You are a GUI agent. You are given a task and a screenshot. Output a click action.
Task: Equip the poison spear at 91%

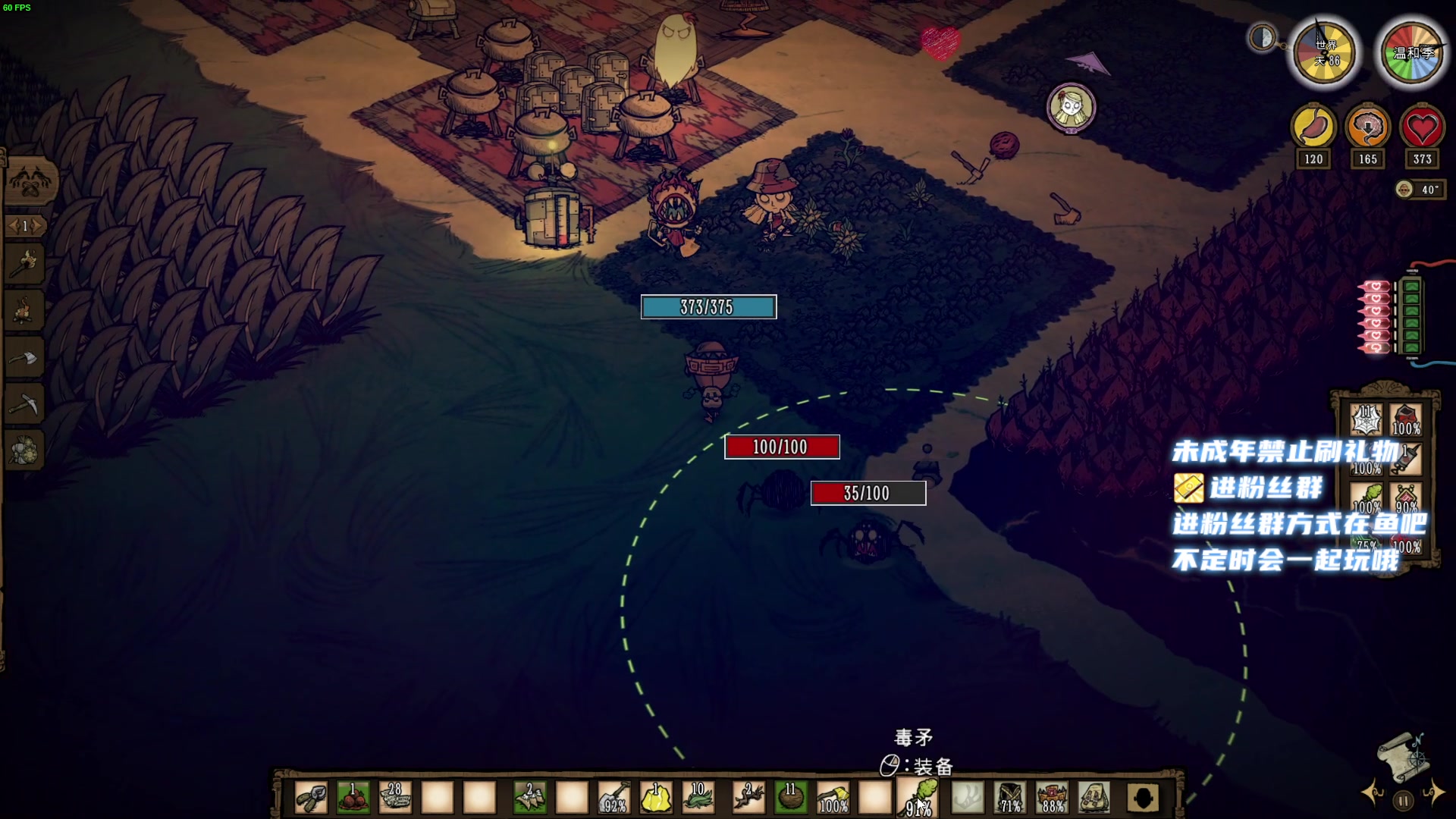918,798
